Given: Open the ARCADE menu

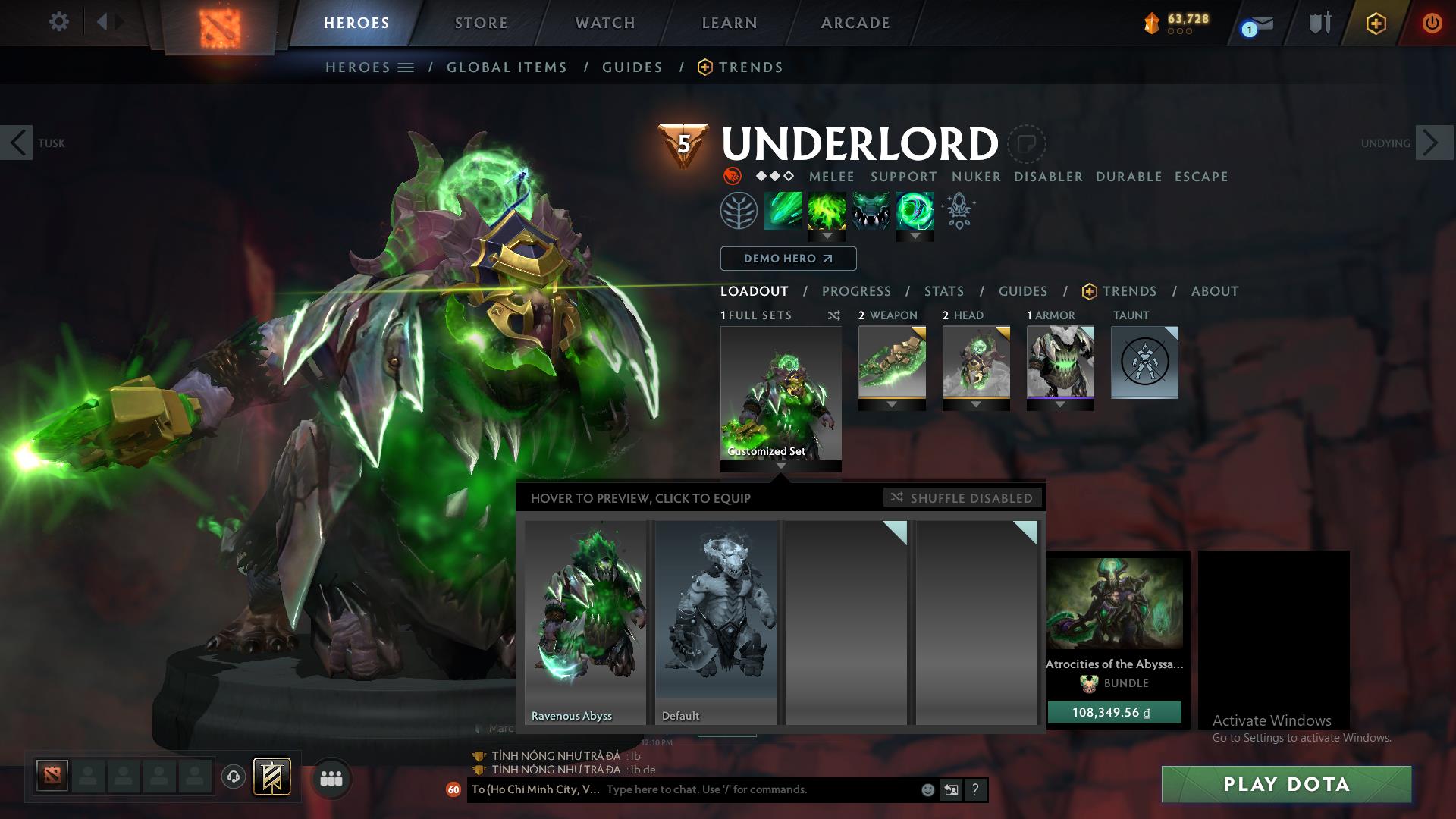Looking at the screenshot, I should click(854, 22).
